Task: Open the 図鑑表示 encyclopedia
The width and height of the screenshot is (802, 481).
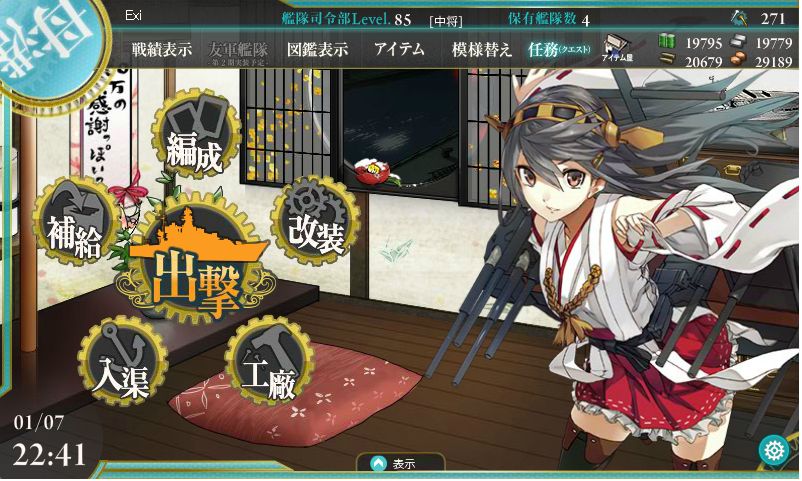Action: point(317,50)
